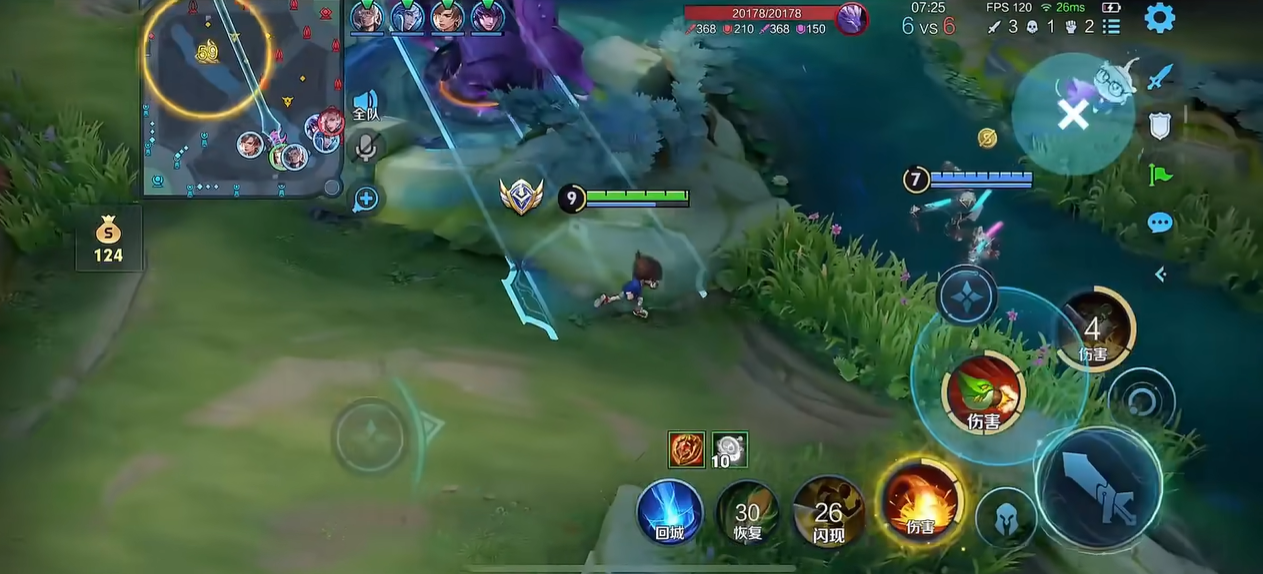
Task: Cancel the skill cast with the X
Action: [x=1073, y=115]
